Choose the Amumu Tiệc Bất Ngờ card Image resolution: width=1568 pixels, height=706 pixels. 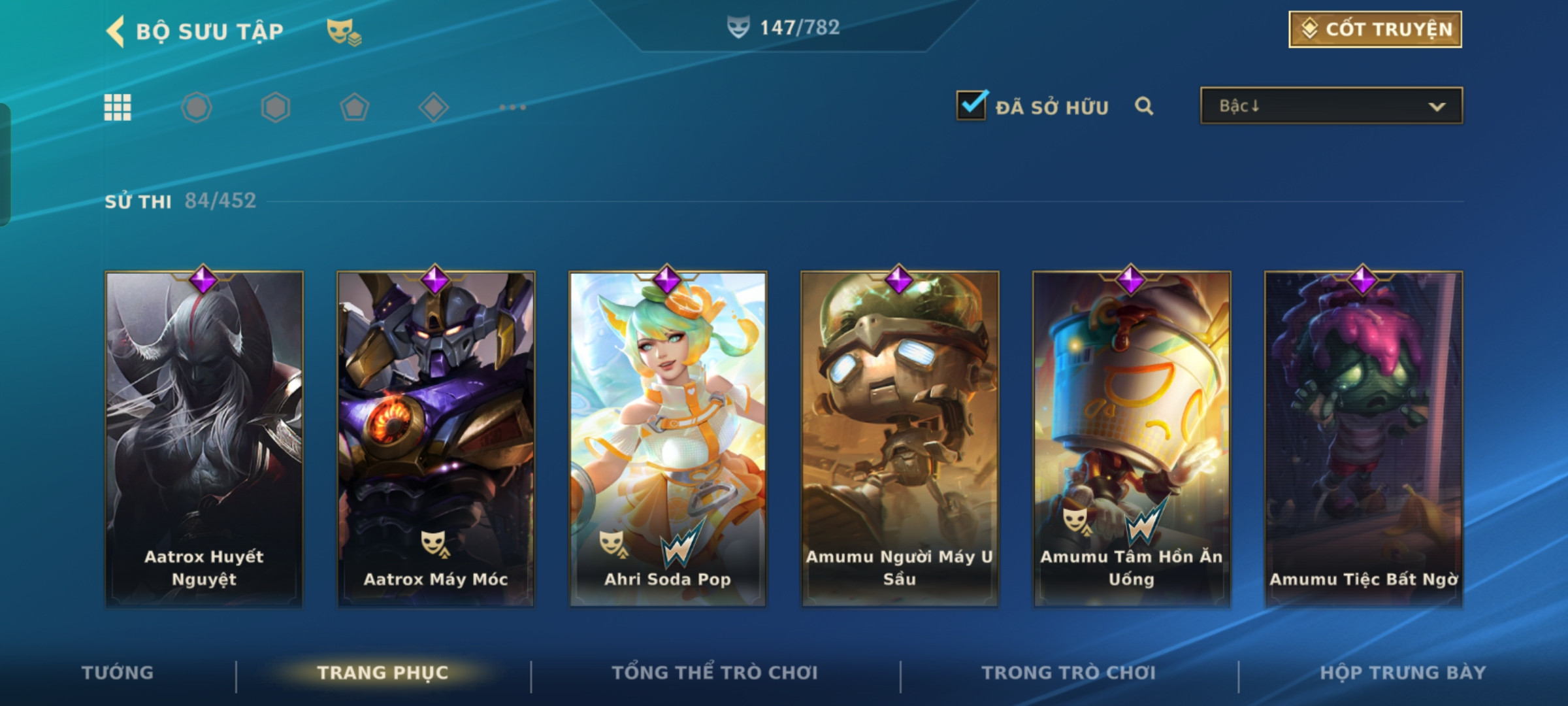1364,439
